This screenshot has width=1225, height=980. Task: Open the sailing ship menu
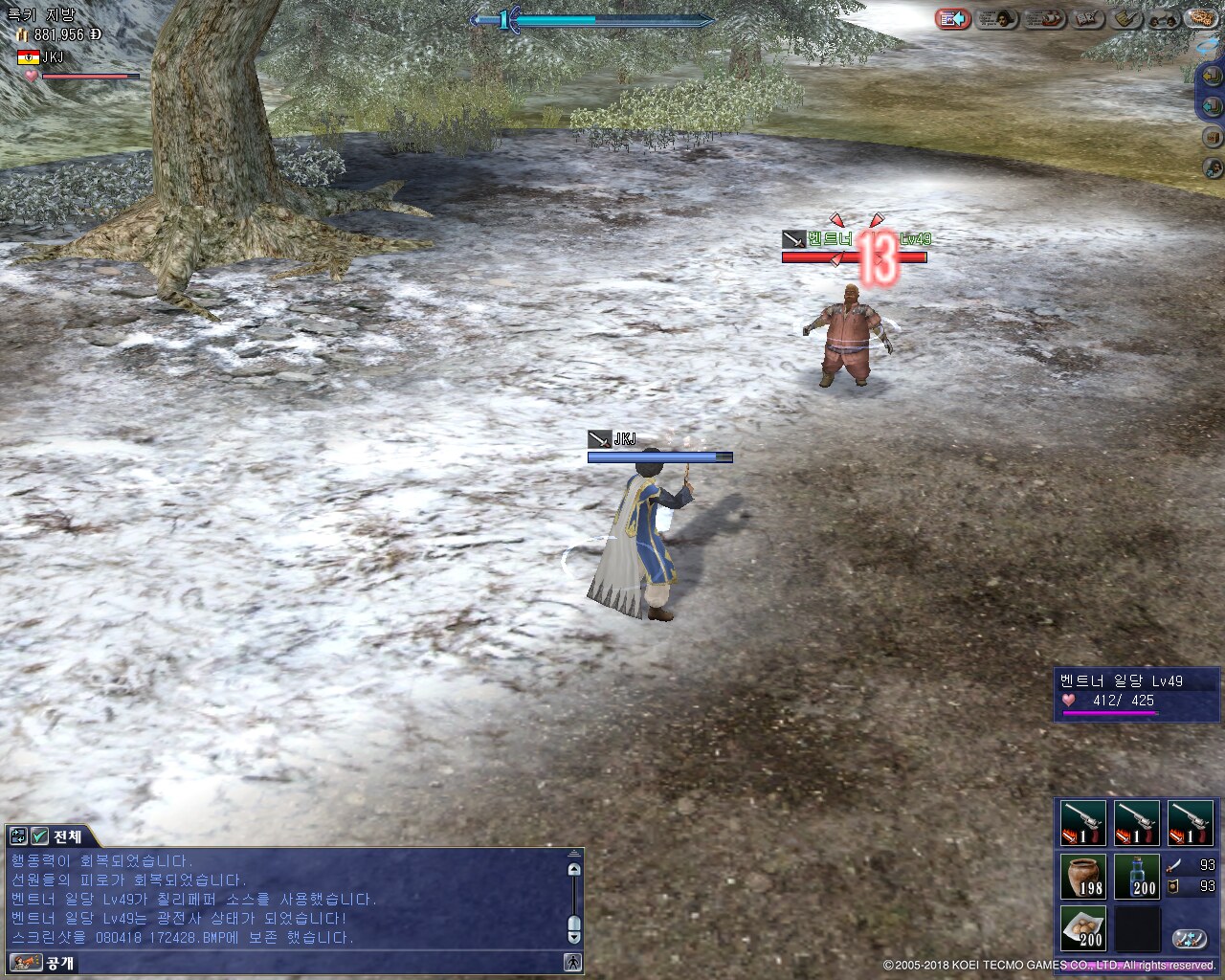[1042, 19]
